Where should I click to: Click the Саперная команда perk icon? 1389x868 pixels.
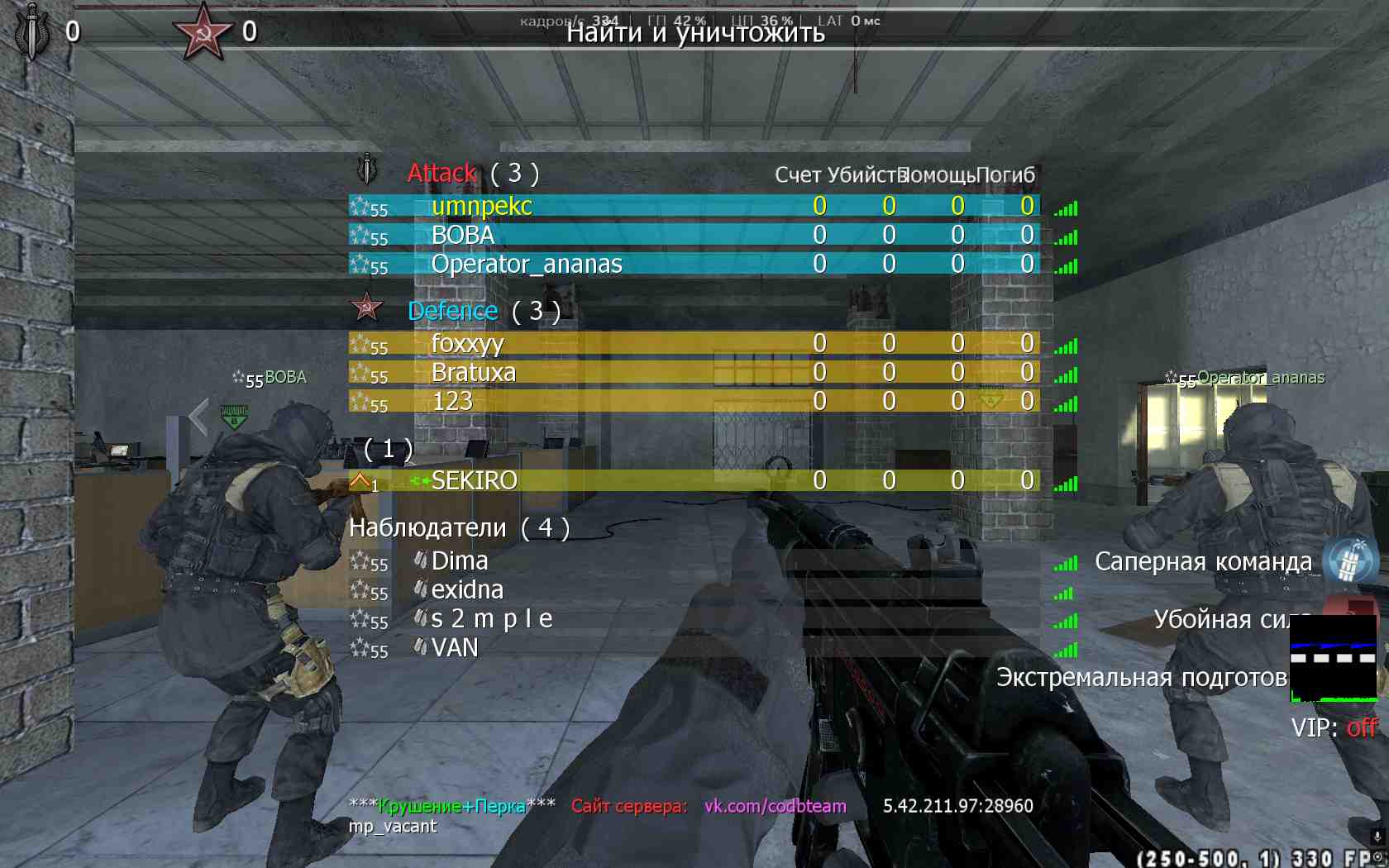click(x=1349, y=561)
